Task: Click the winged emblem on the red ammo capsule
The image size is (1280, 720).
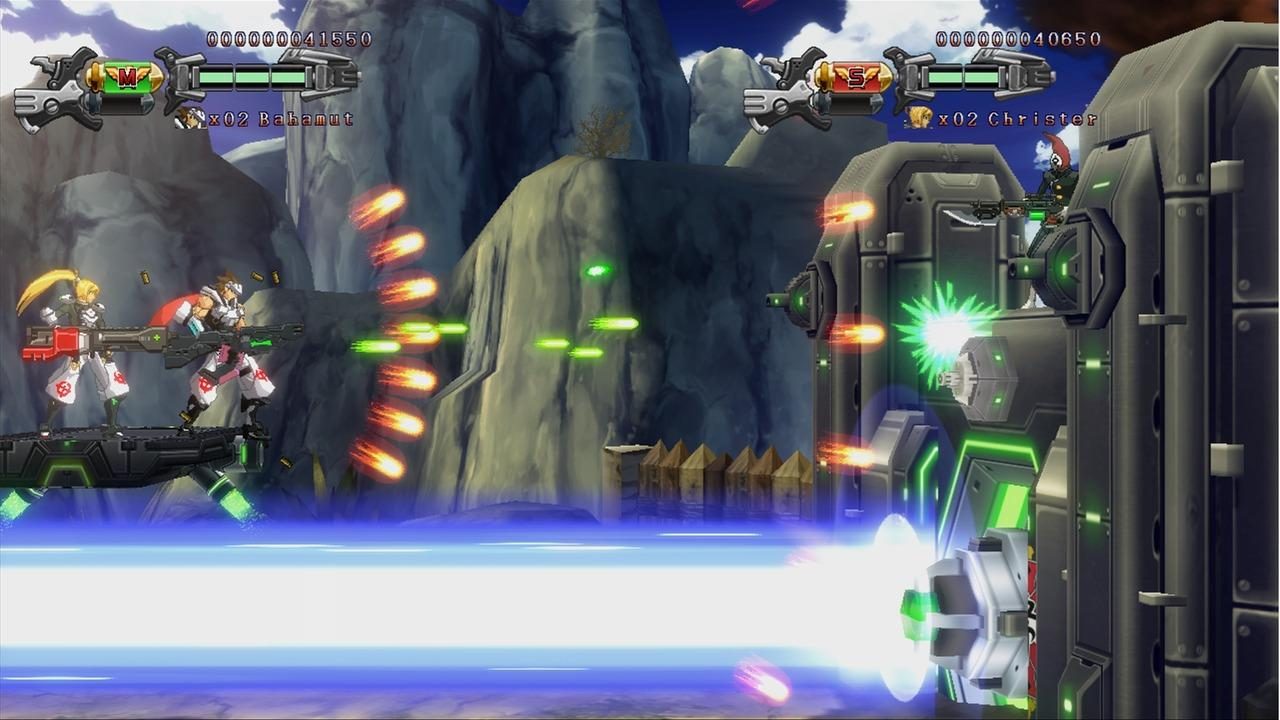Action: pos(856,75)
